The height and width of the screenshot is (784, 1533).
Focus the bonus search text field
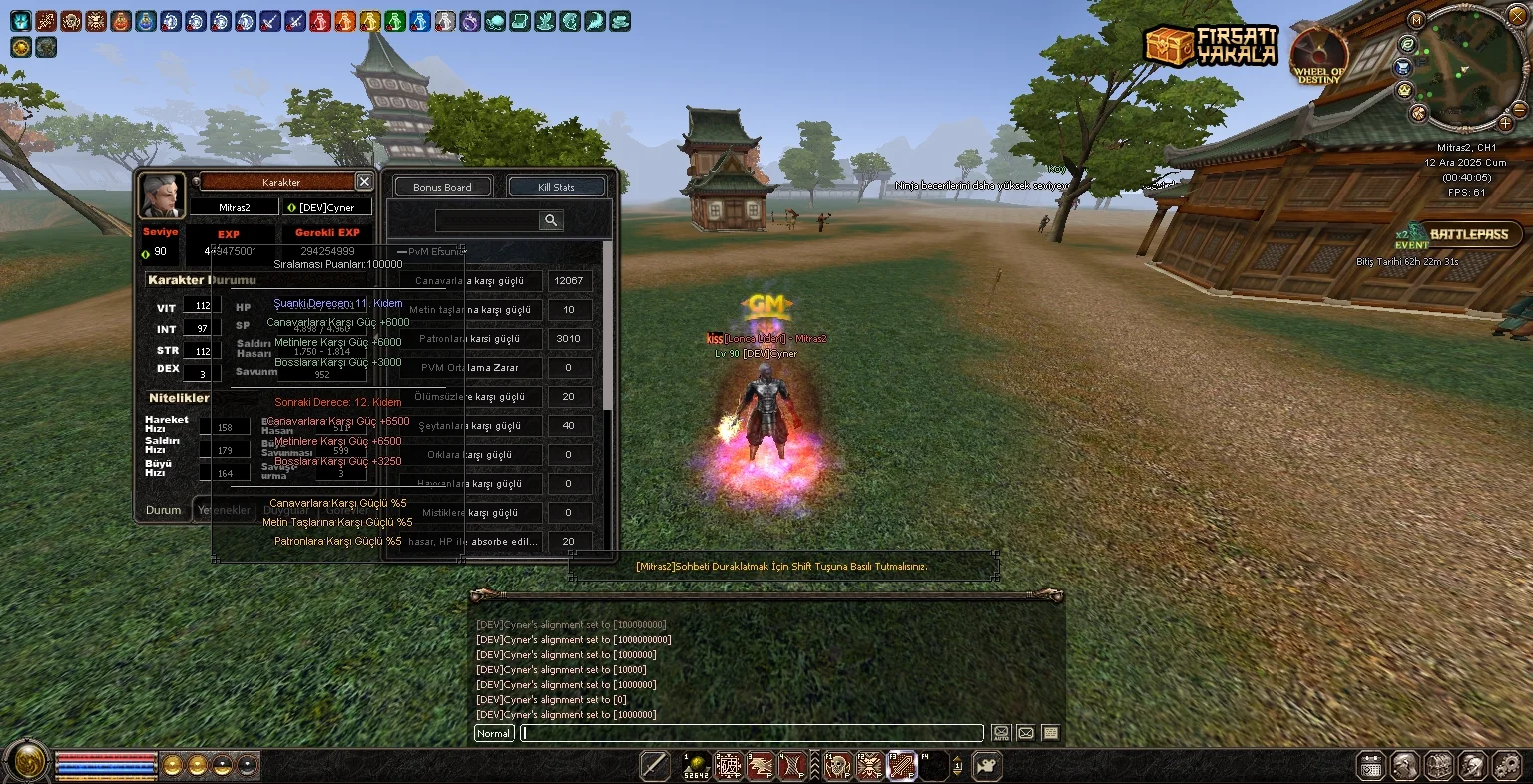click(x=487, y=220)
